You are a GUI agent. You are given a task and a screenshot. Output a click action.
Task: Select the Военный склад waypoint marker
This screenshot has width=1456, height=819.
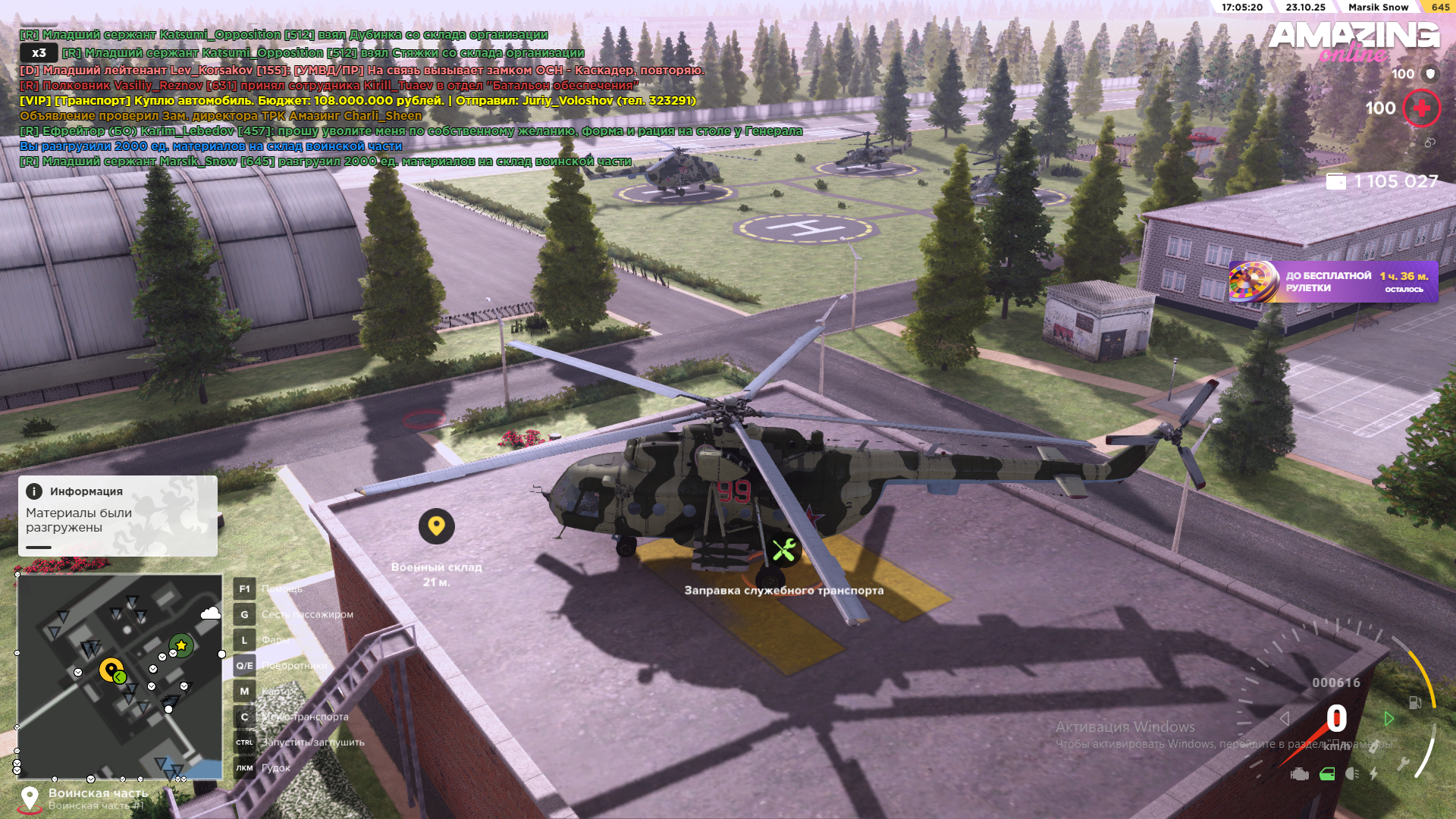pyautogui.click(x=436, y=526)
